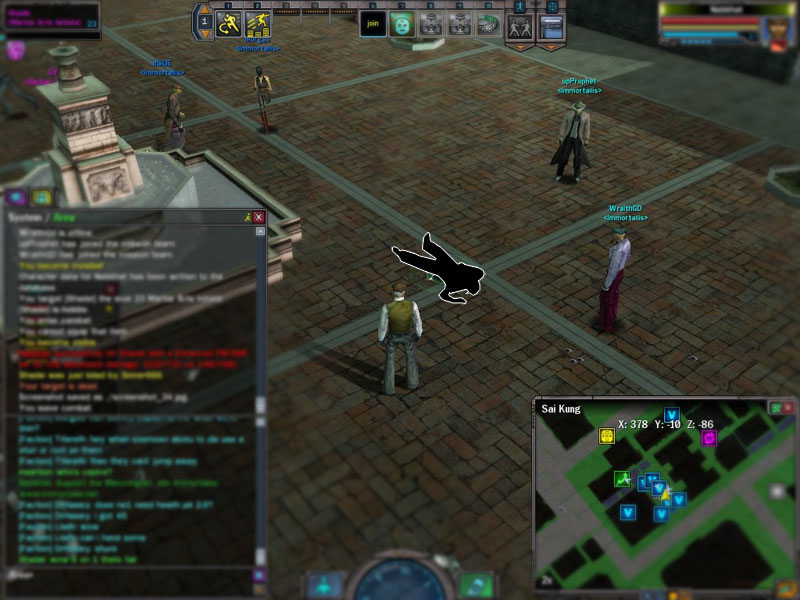Close the Sai Kung map window
The width and height of the screenshot is (800, 600).
point(788,408)
